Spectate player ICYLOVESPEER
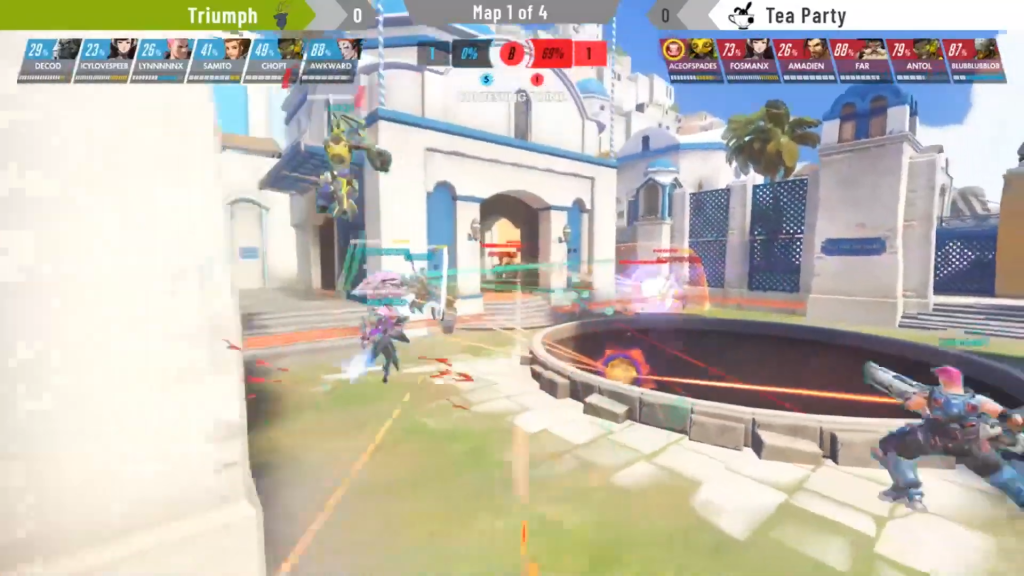Image resolution: width=1024 pixels, height=576 pixels. pos(109,59)
